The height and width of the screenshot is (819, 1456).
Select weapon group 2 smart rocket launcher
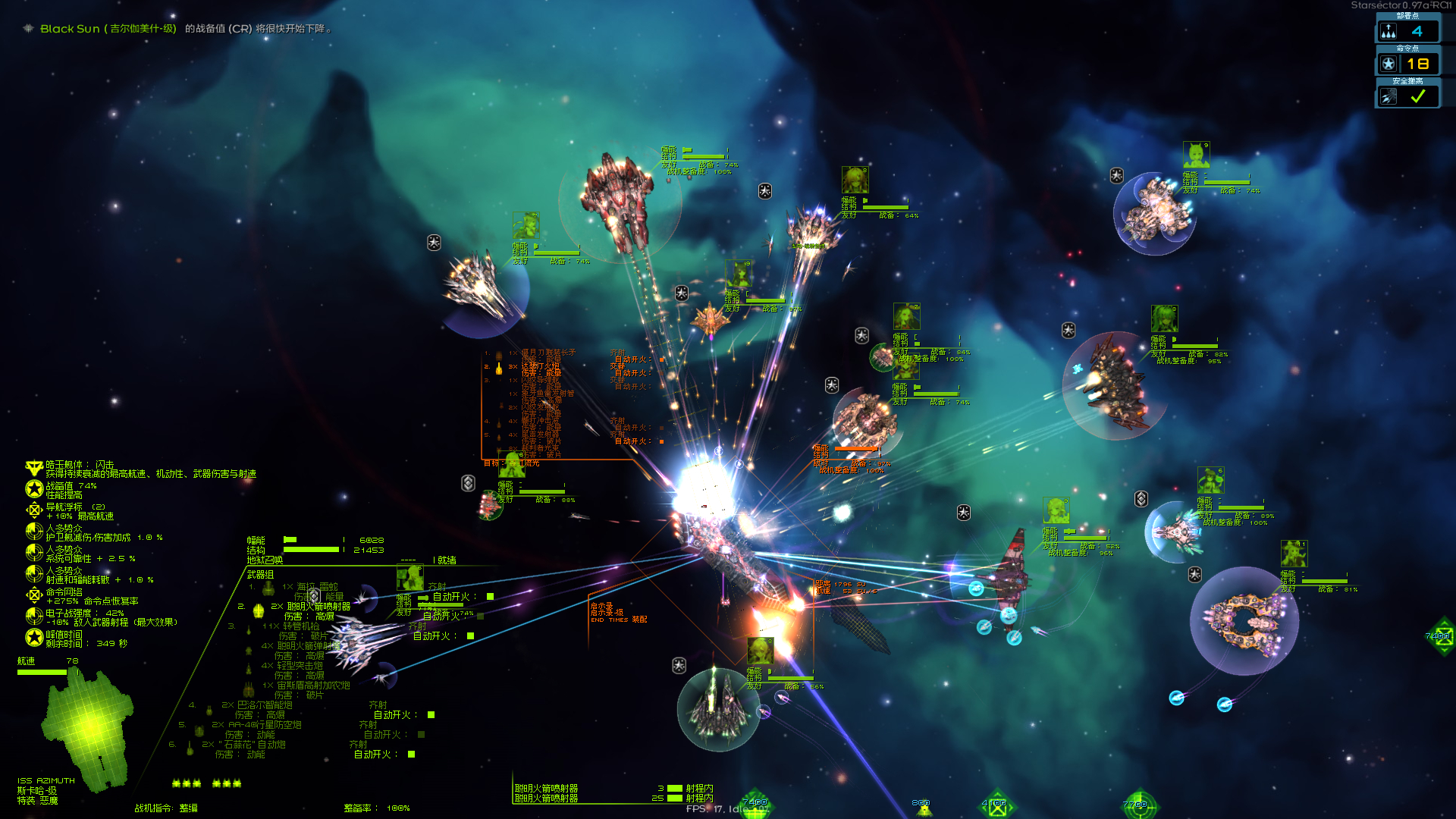click(x=318, y=607)
